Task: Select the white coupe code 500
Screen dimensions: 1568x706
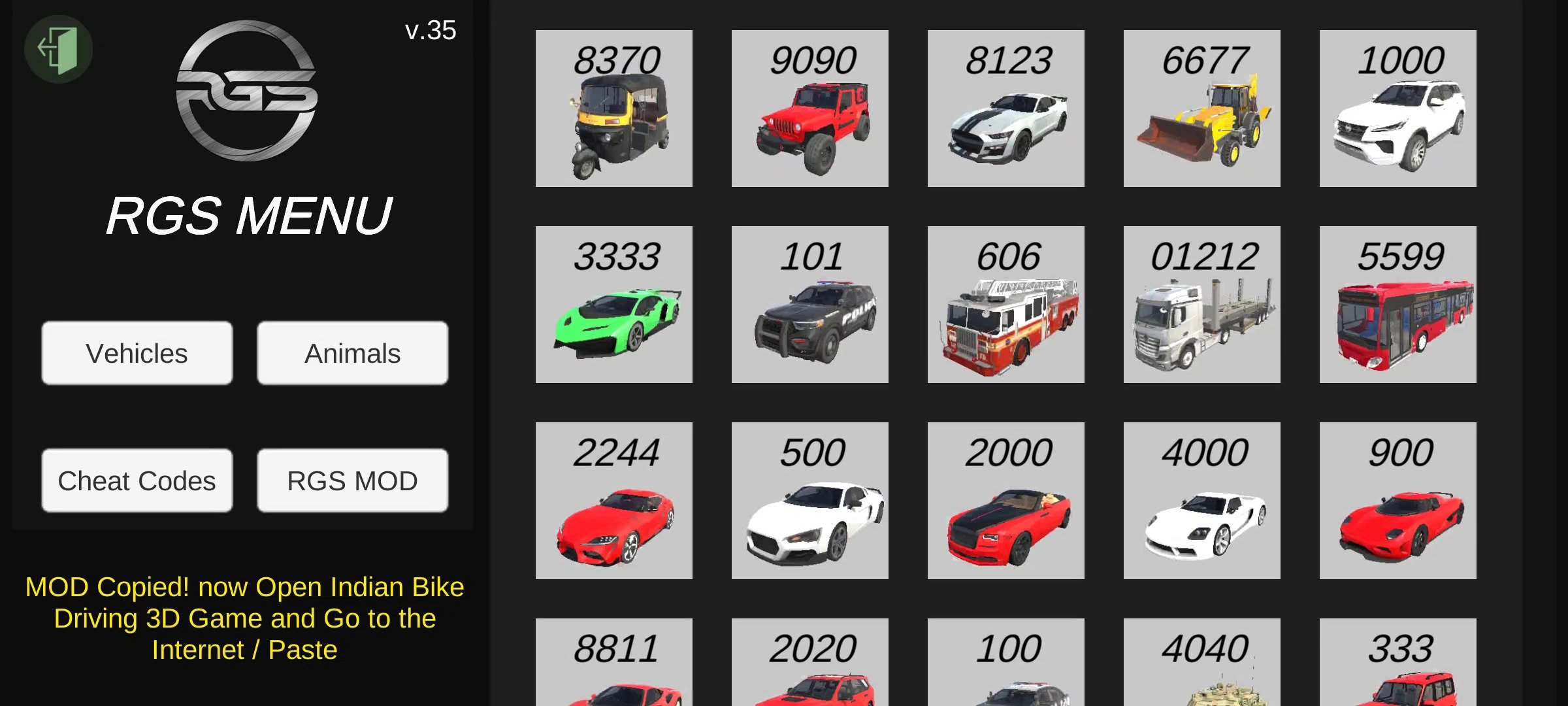Action: pos(809,501)
